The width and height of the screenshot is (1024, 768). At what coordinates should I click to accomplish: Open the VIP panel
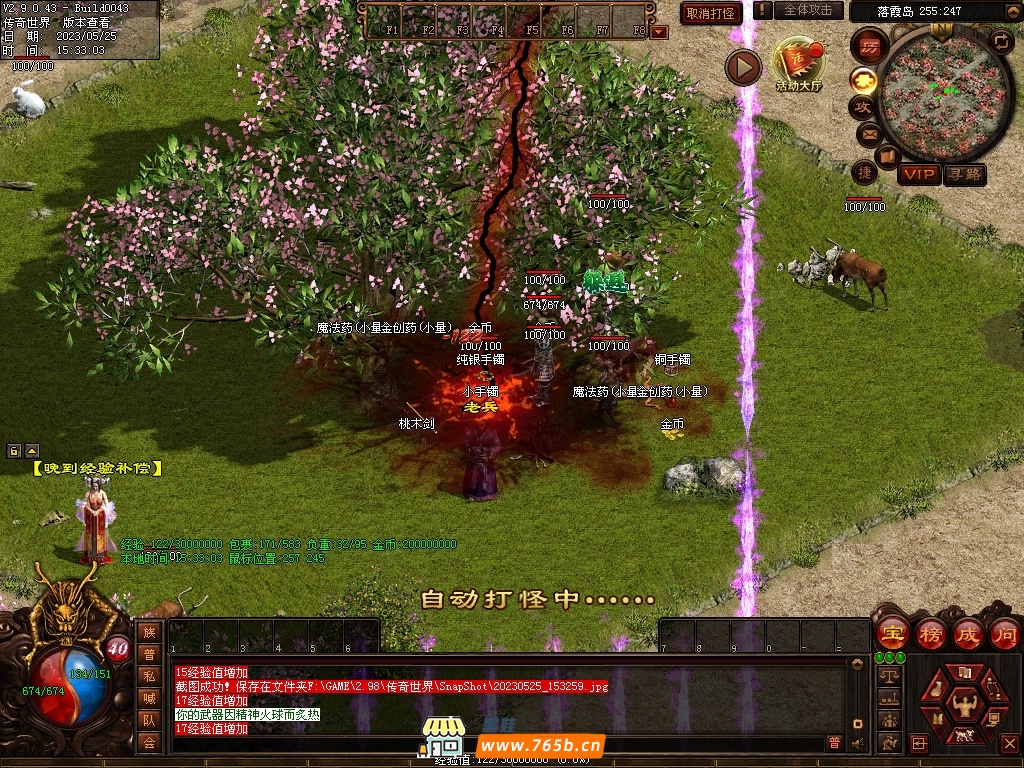point(918,175)
